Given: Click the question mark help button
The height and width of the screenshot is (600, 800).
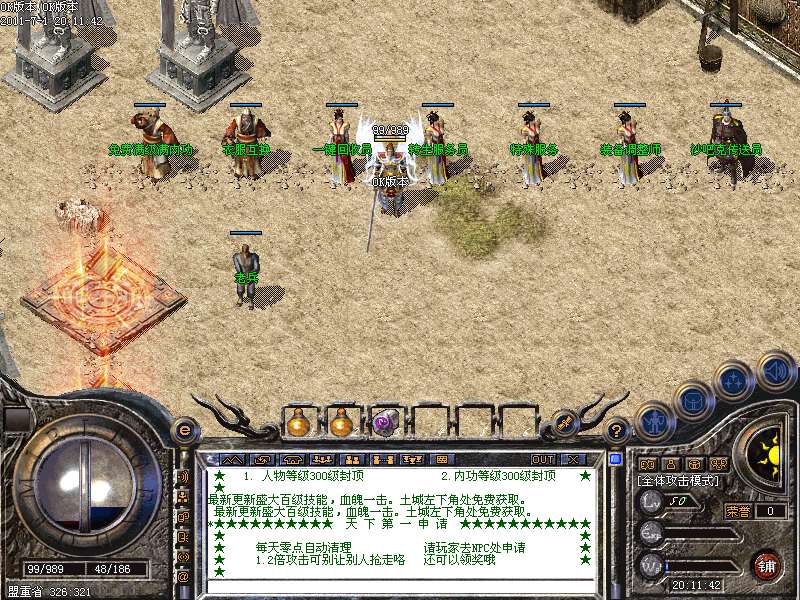Looking at the screenshot, I should tap(617, 430).
